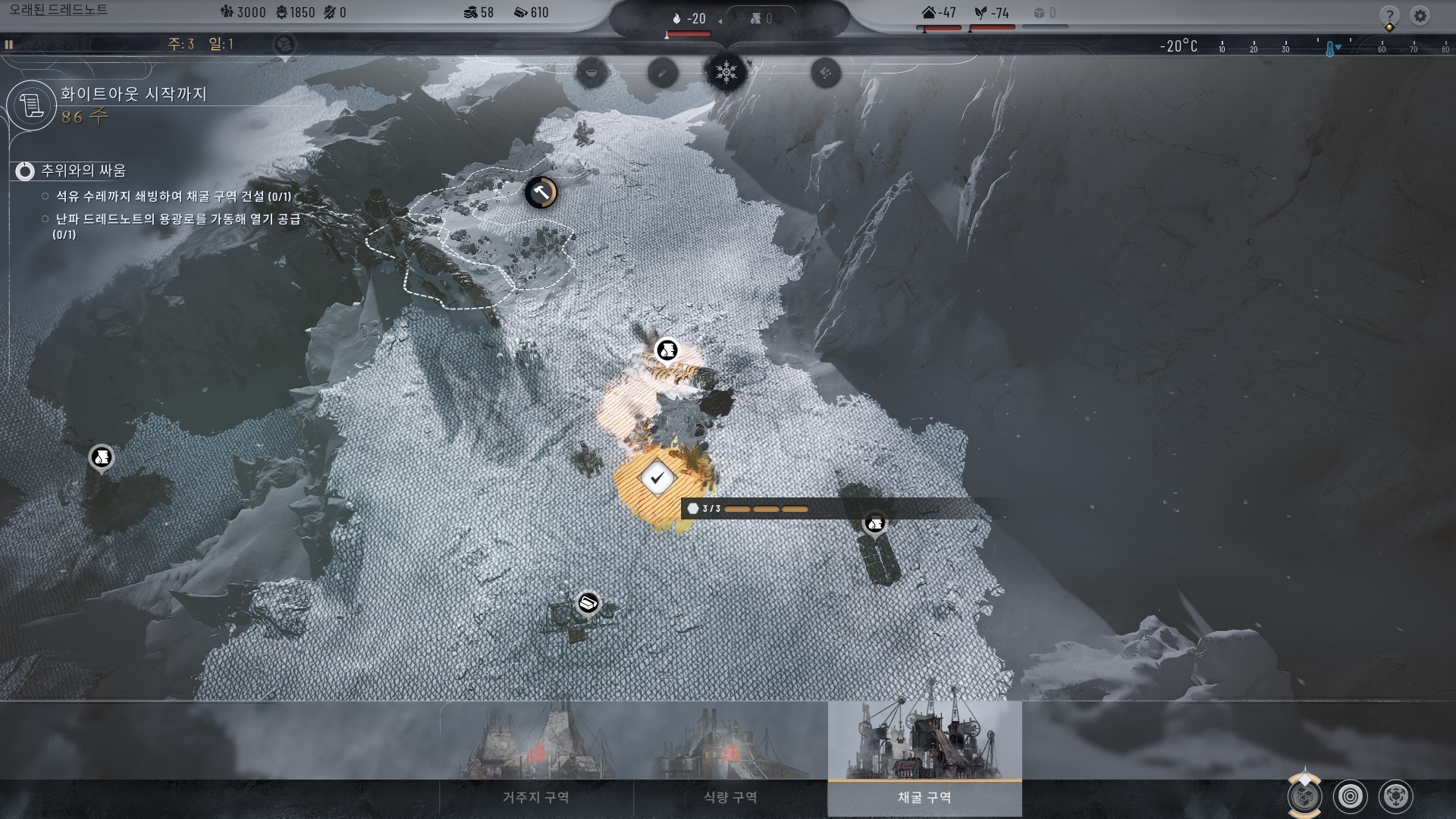Select the hammer construction marker on the map
Viewport: 1456px width, 819px height.
pyautogui.click(x=541, y=193)
